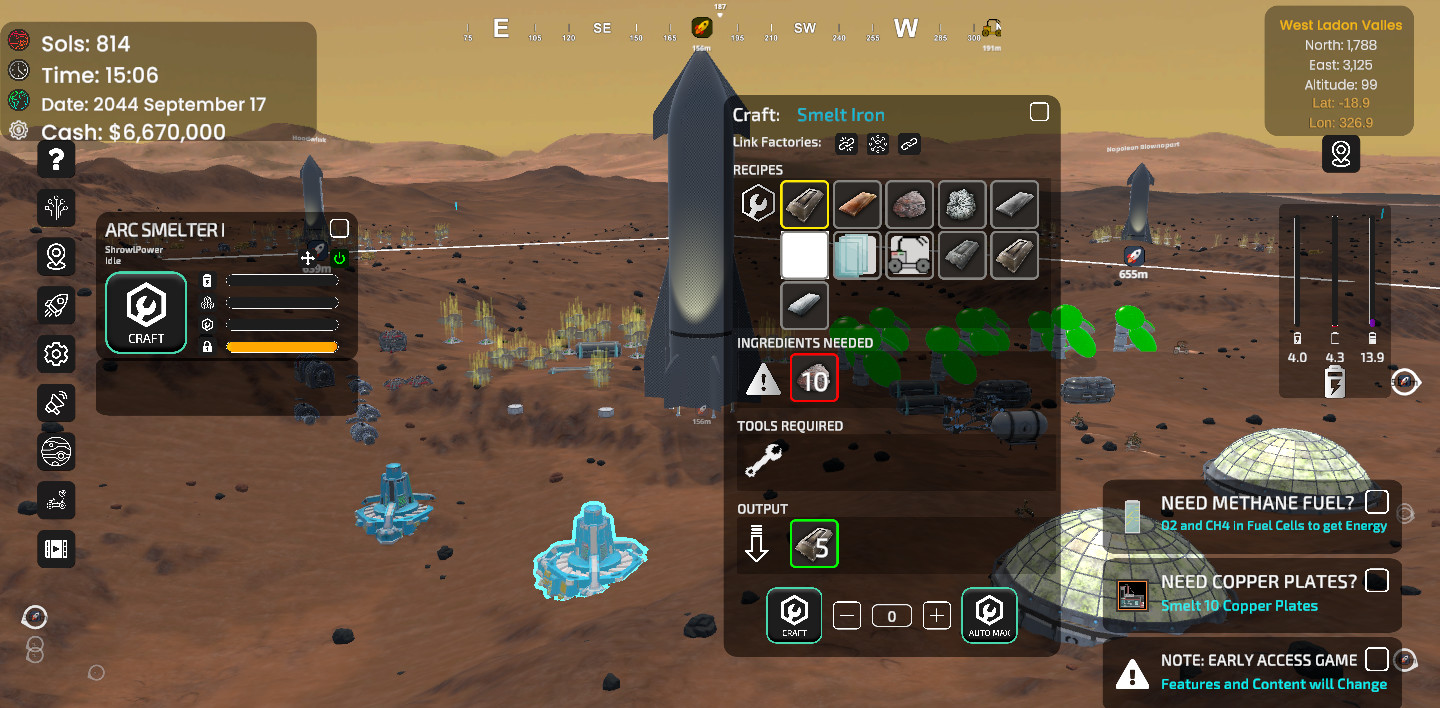Image resolution: width=1440 pixels, height=708 pixels.
Task: Close the Smelt Iron craft panel
Action: (1039, 112)
